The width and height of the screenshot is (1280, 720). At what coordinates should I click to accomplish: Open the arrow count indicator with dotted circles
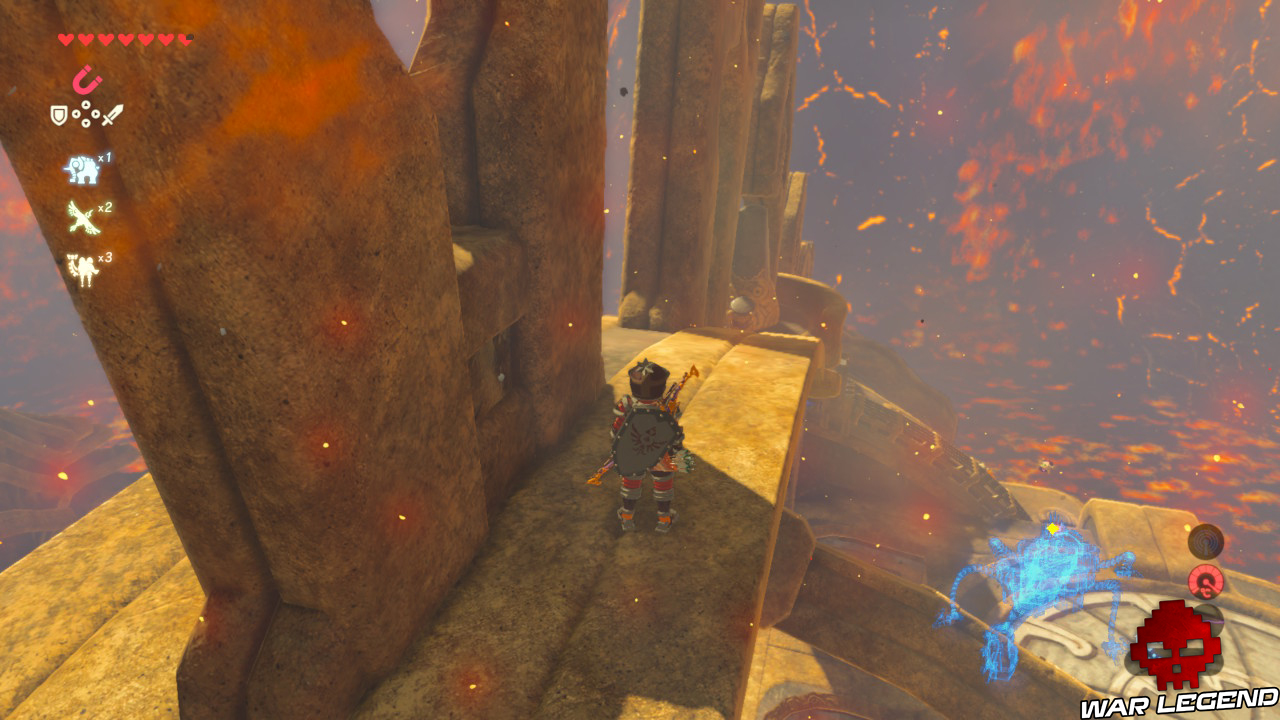pos(84,114)
